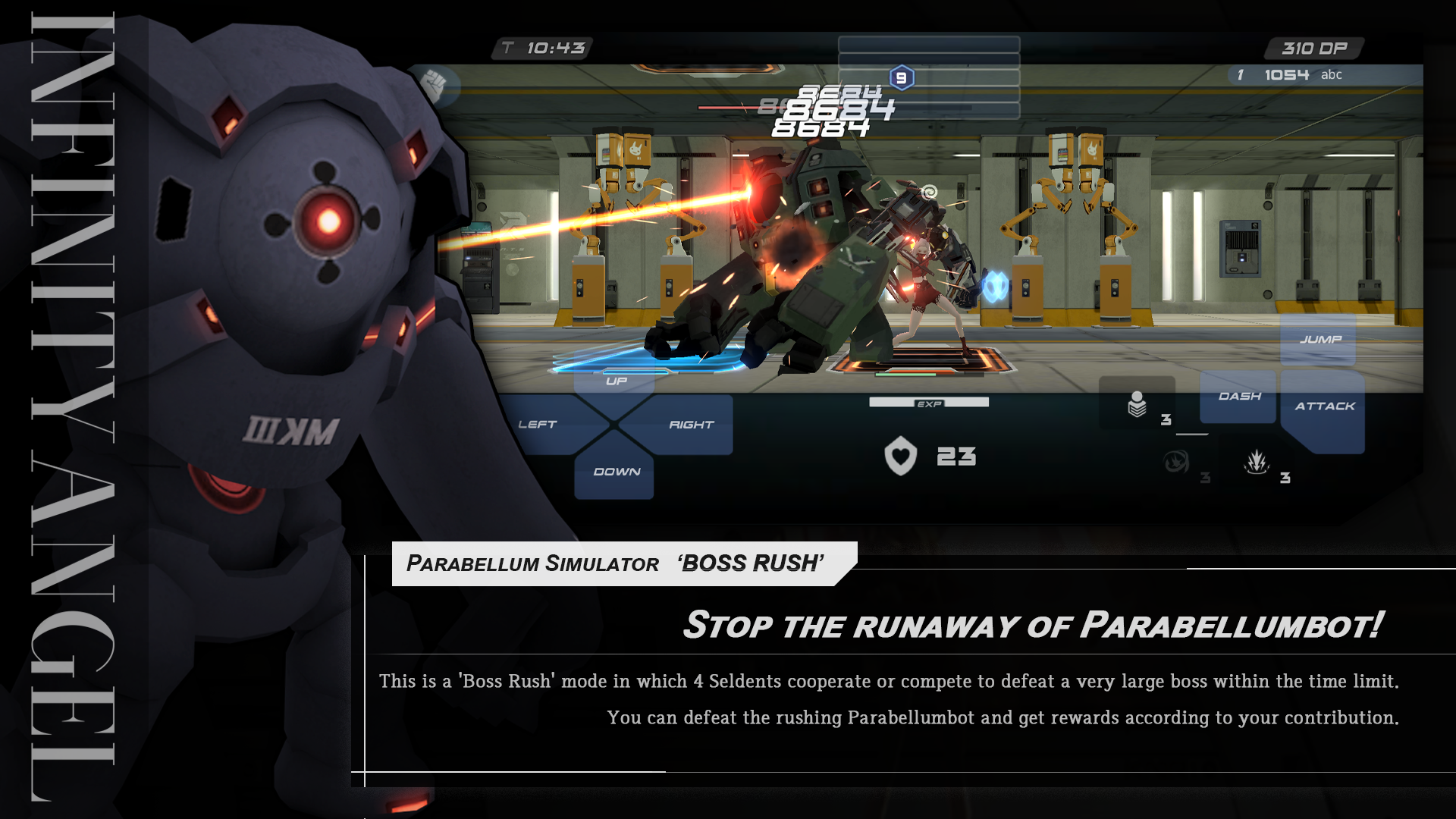
Task: Activate the spiky burst skill icon
Action: pyautogui.click(x=1257, y=461)
